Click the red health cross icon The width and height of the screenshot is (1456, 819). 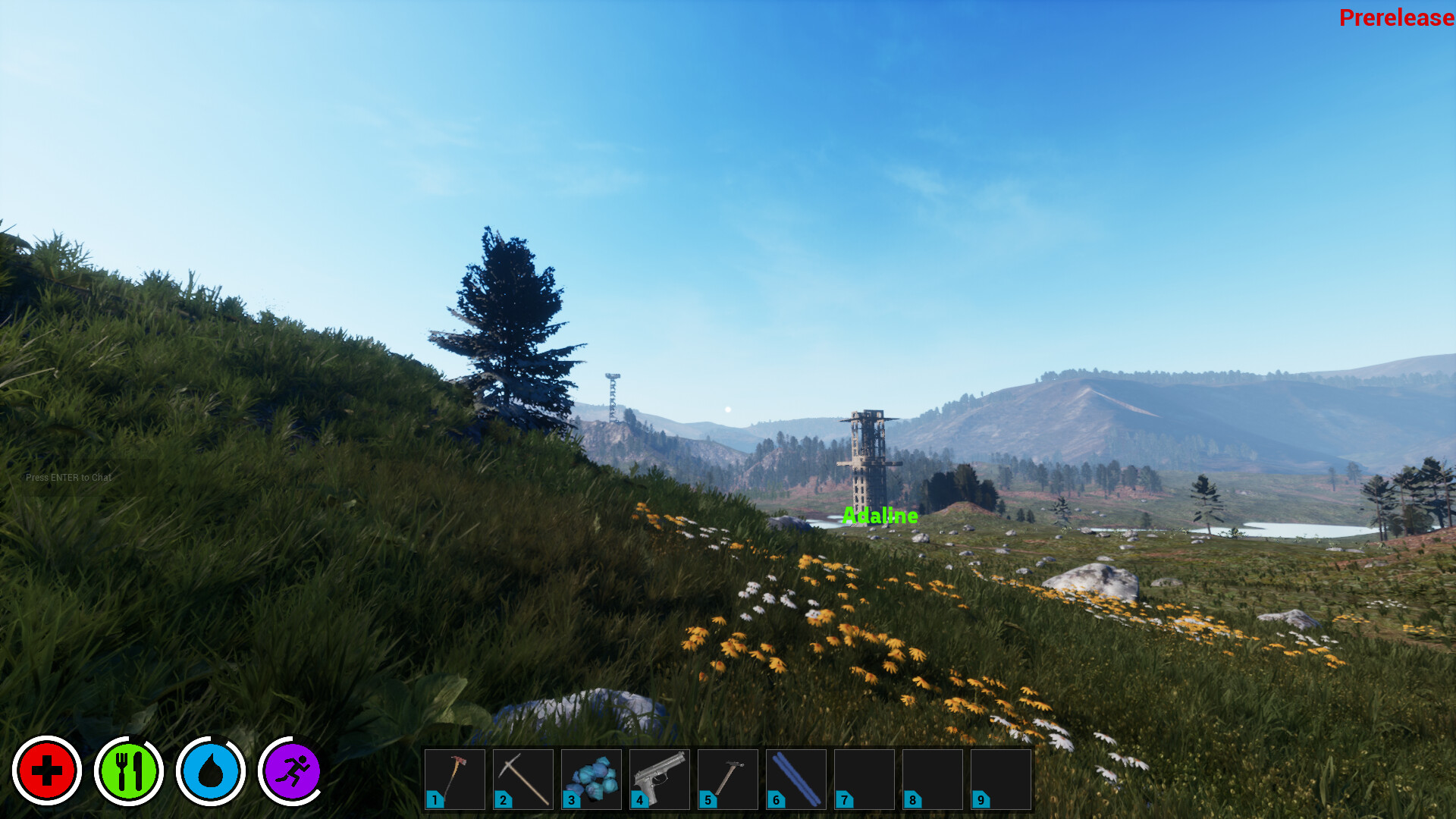[48, 770]
